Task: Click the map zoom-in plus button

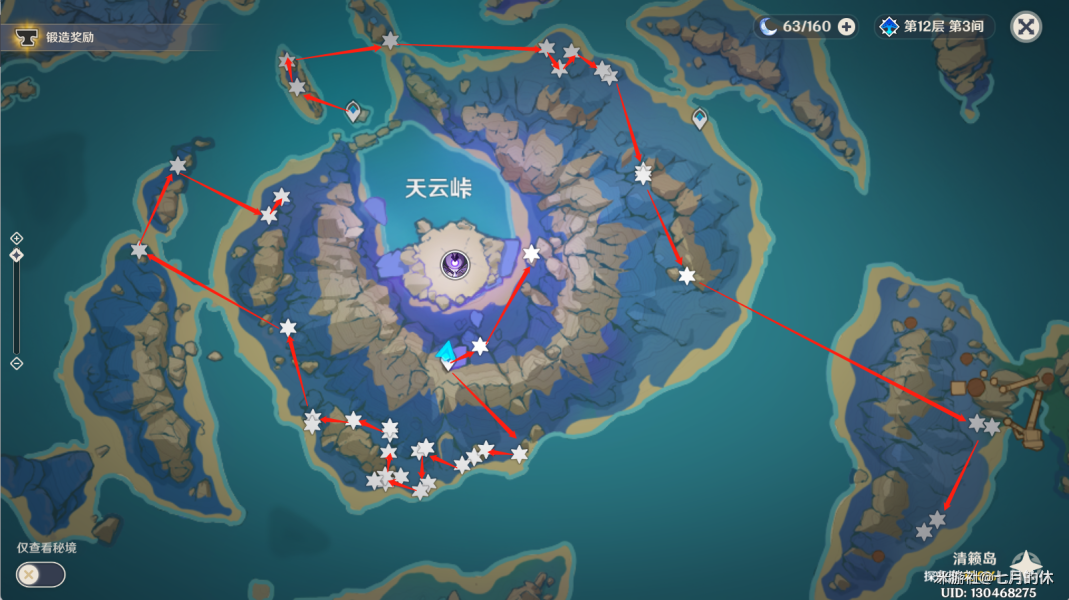Action: (x=16, y=238)
